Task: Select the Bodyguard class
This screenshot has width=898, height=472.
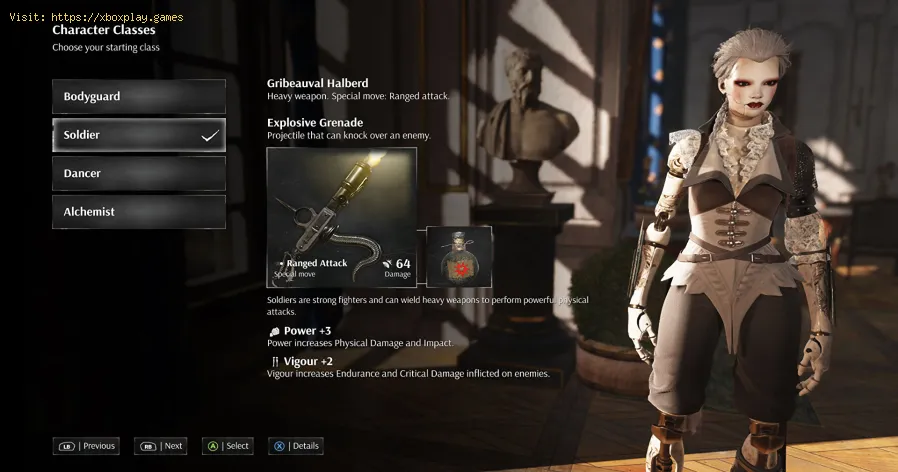Action: [x=138, y=97]
